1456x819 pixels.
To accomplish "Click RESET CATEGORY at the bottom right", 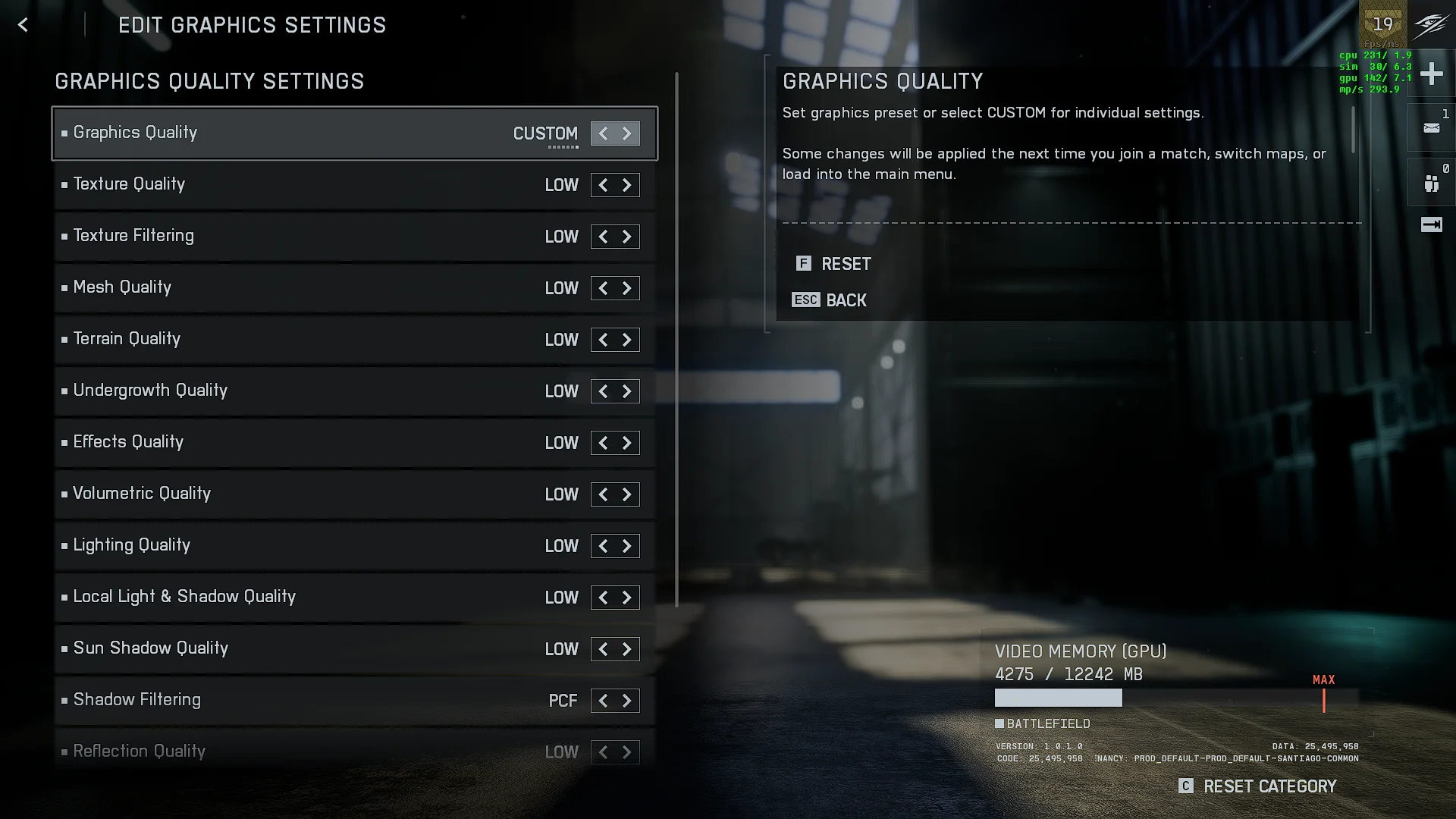I will pos(1269,786).
